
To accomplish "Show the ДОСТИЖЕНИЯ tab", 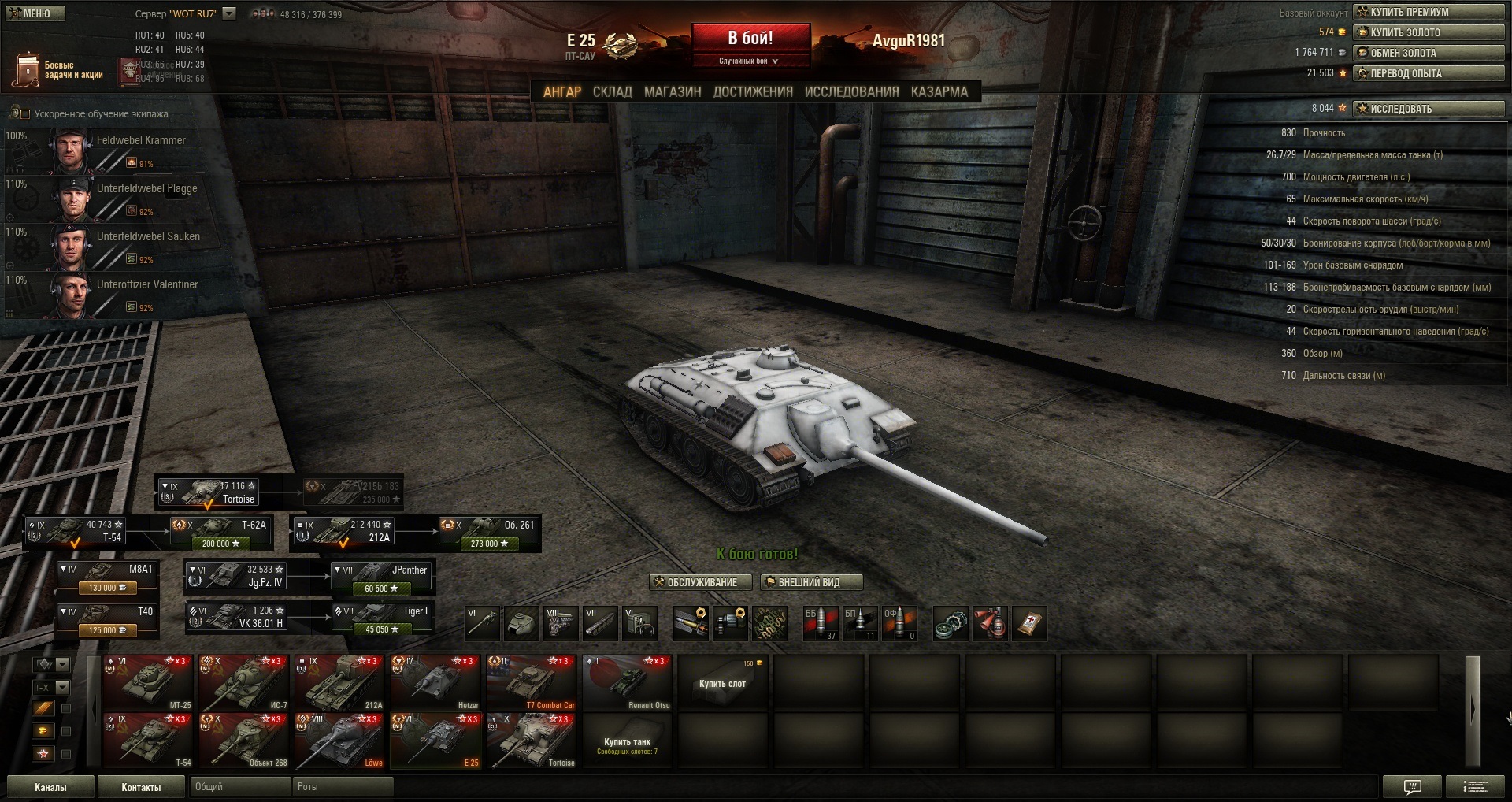I will click(753, 91).
